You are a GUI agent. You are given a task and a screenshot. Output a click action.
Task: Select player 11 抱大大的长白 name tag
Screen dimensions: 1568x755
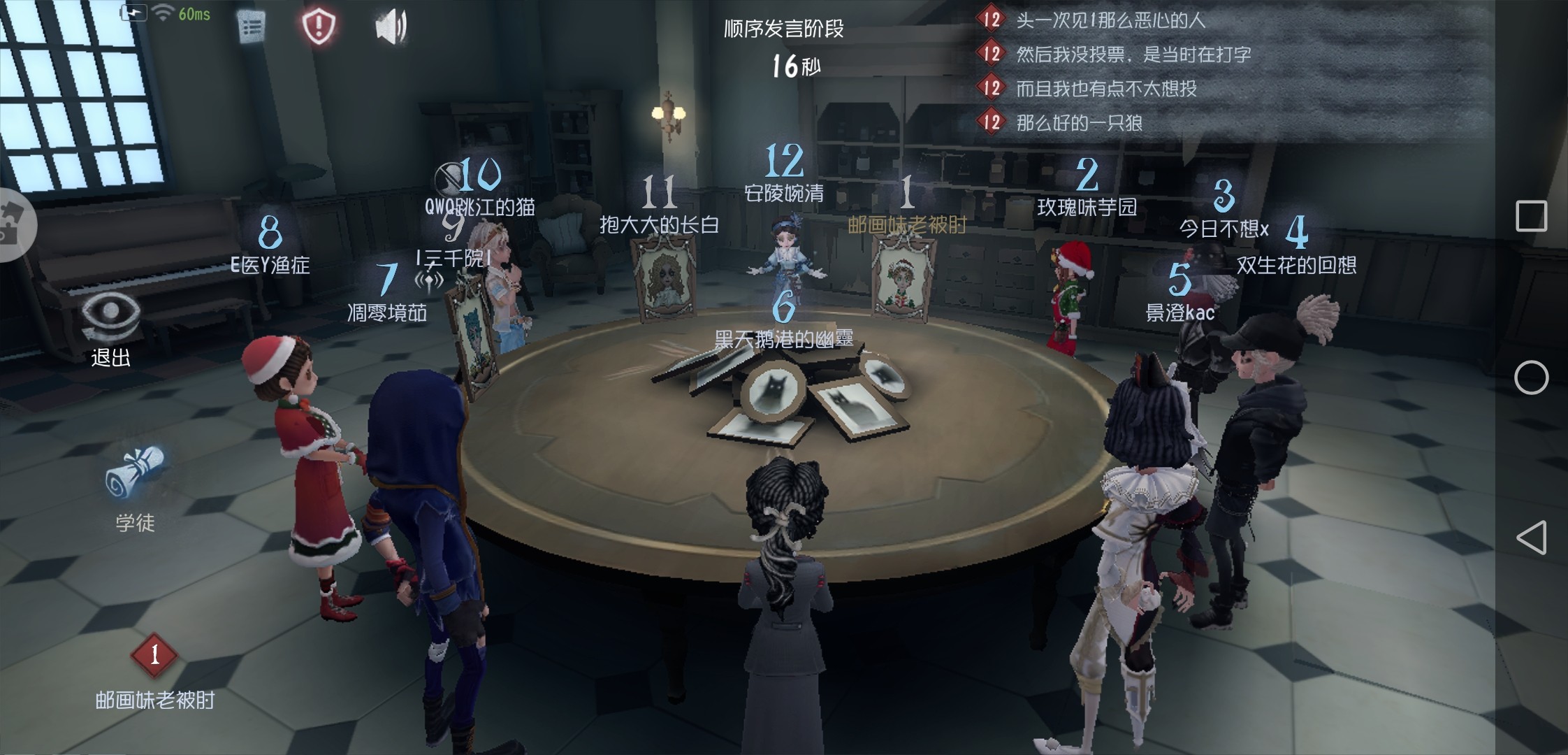[659, 224]
